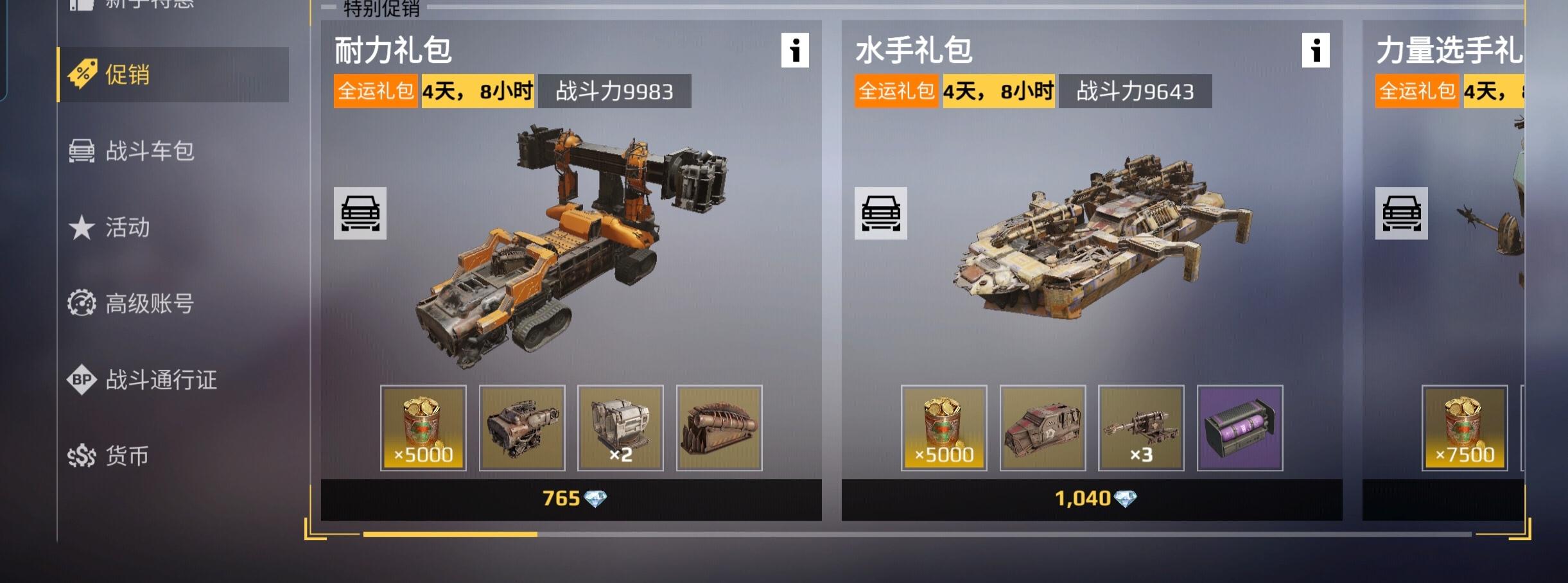Select the 全运礼包 label on 水手礼包

point(895,90)
